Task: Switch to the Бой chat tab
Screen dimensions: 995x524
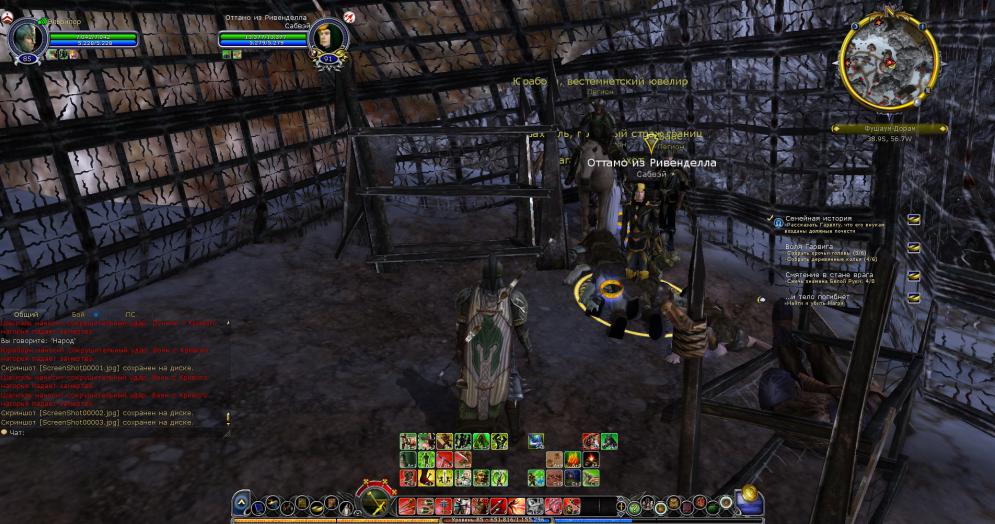Action: coord(78,314)
